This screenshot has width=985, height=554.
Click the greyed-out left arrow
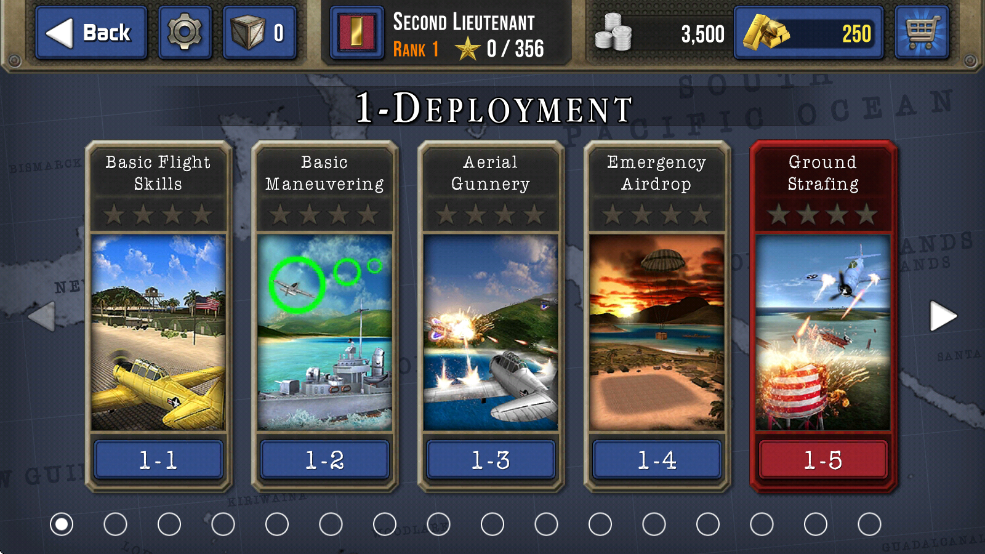41,316
